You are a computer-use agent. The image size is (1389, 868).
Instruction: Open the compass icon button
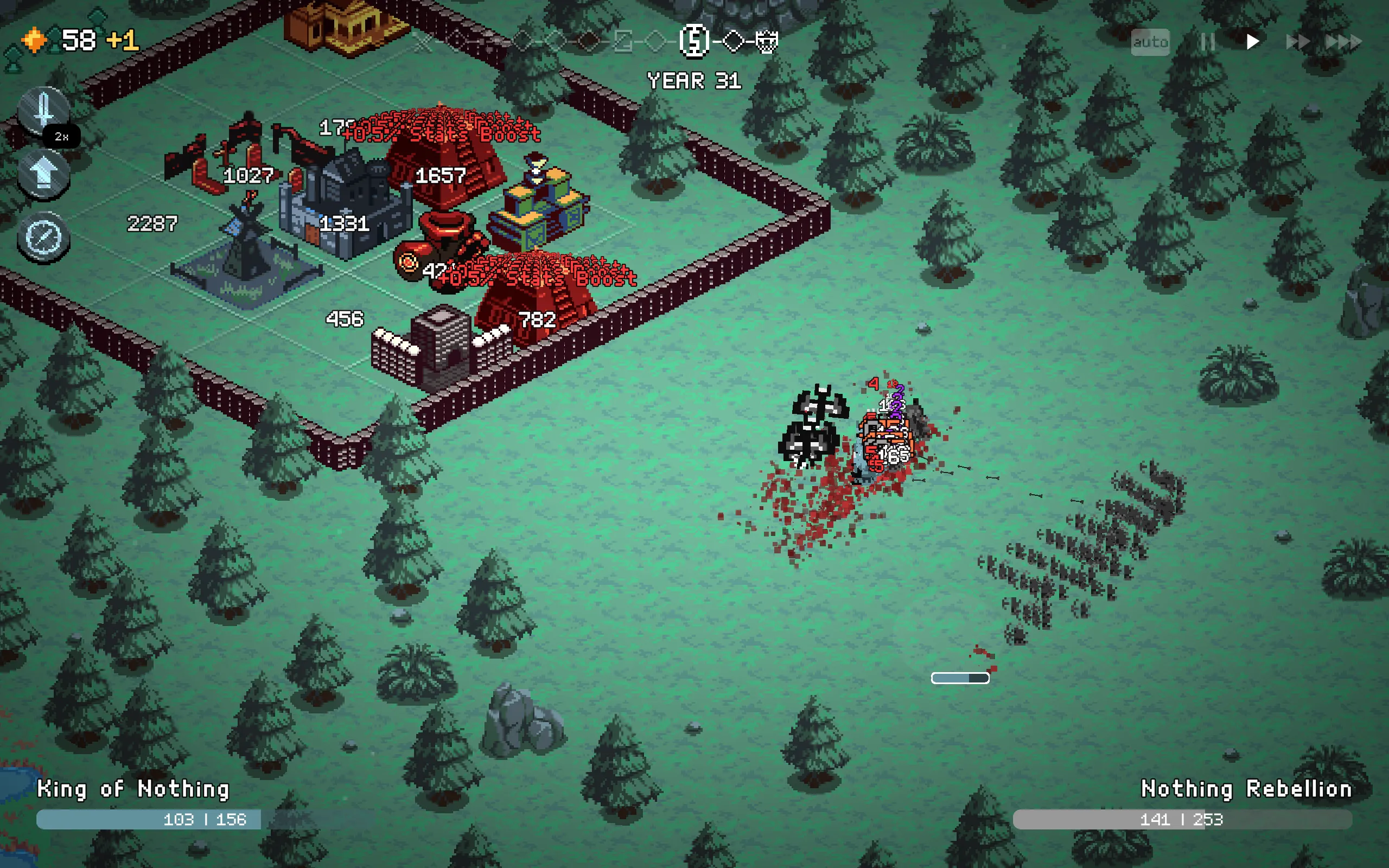(x=43, y=236)
